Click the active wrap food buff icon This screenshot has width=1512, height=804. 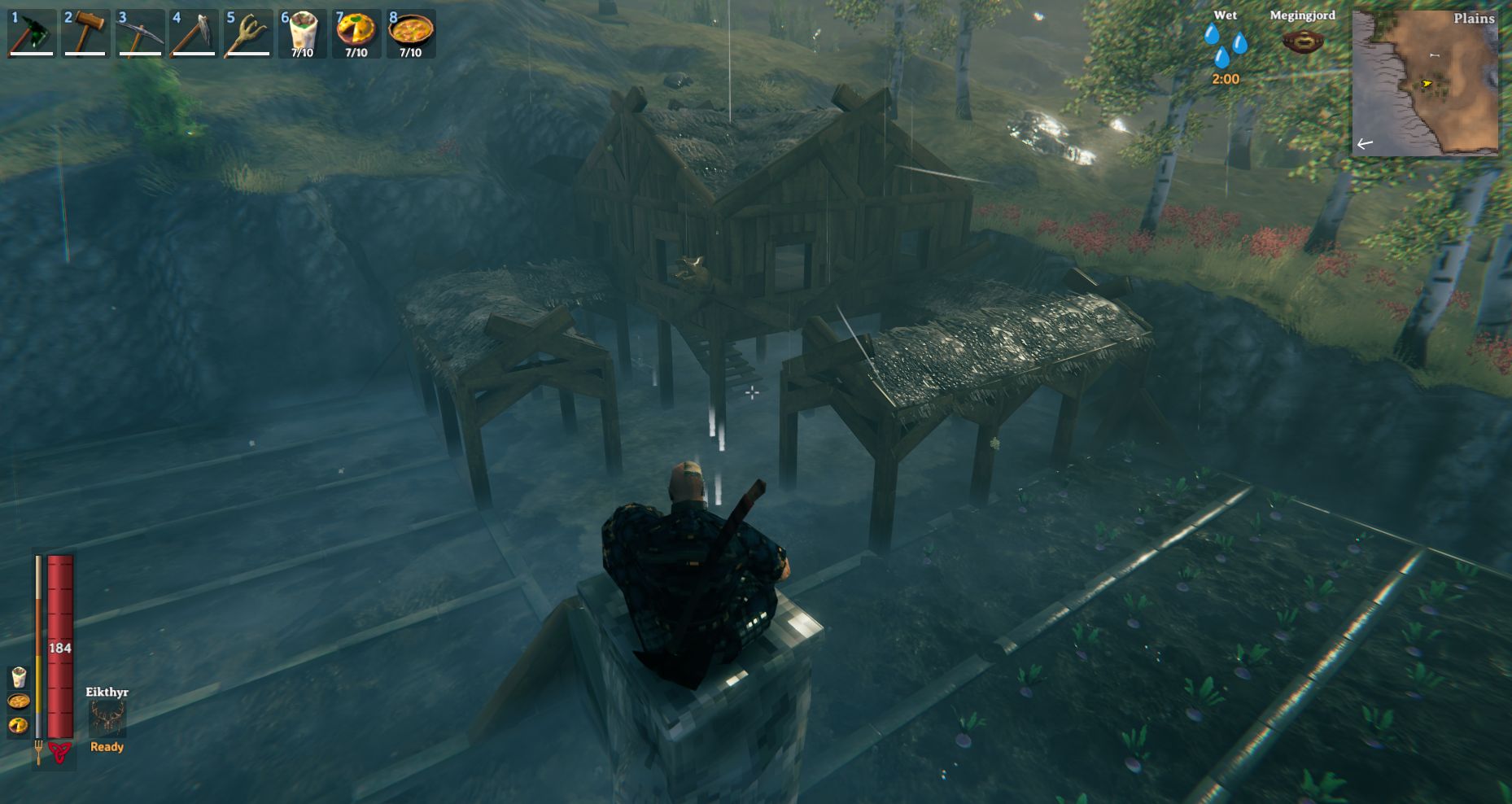click(x=19, y=677)
